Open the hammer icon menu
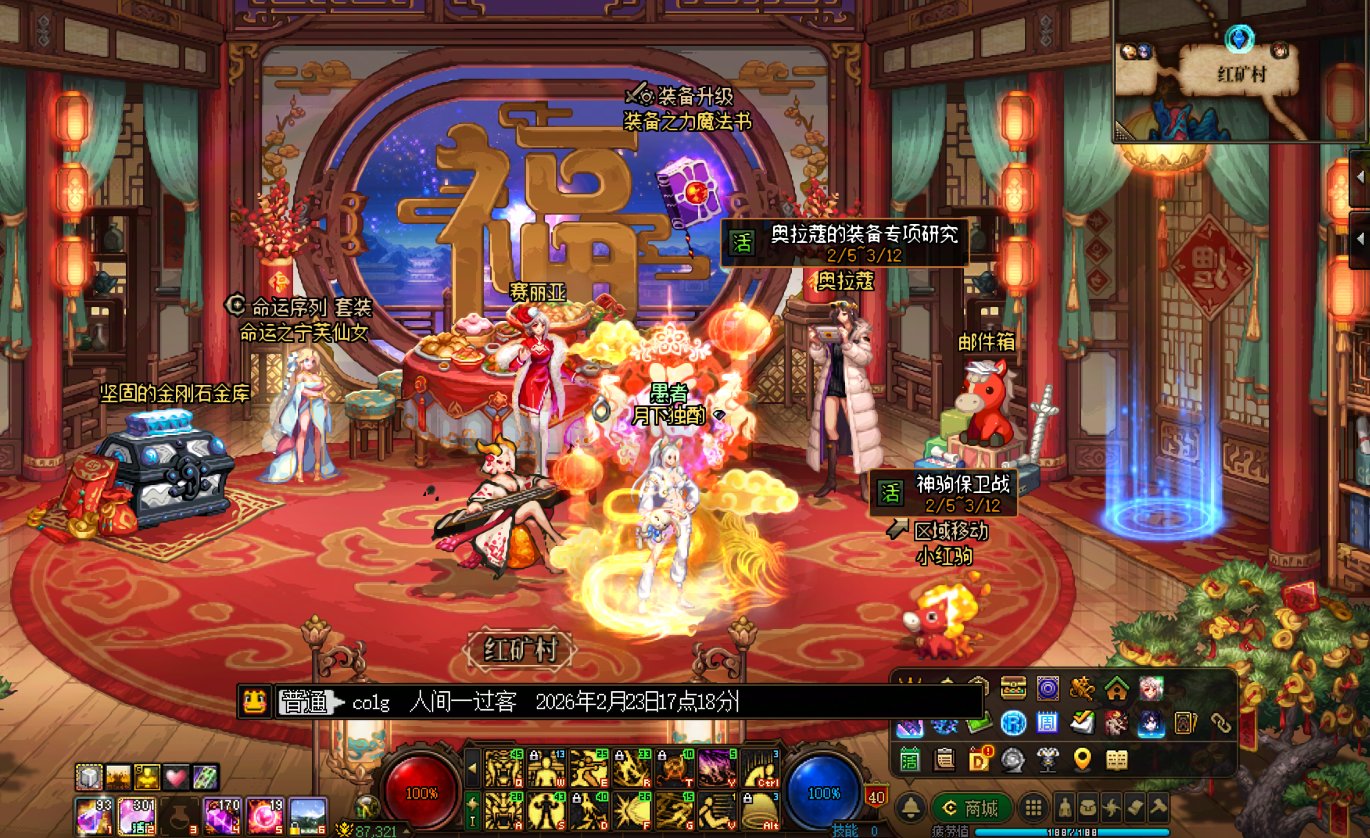 click(1158, 807)
